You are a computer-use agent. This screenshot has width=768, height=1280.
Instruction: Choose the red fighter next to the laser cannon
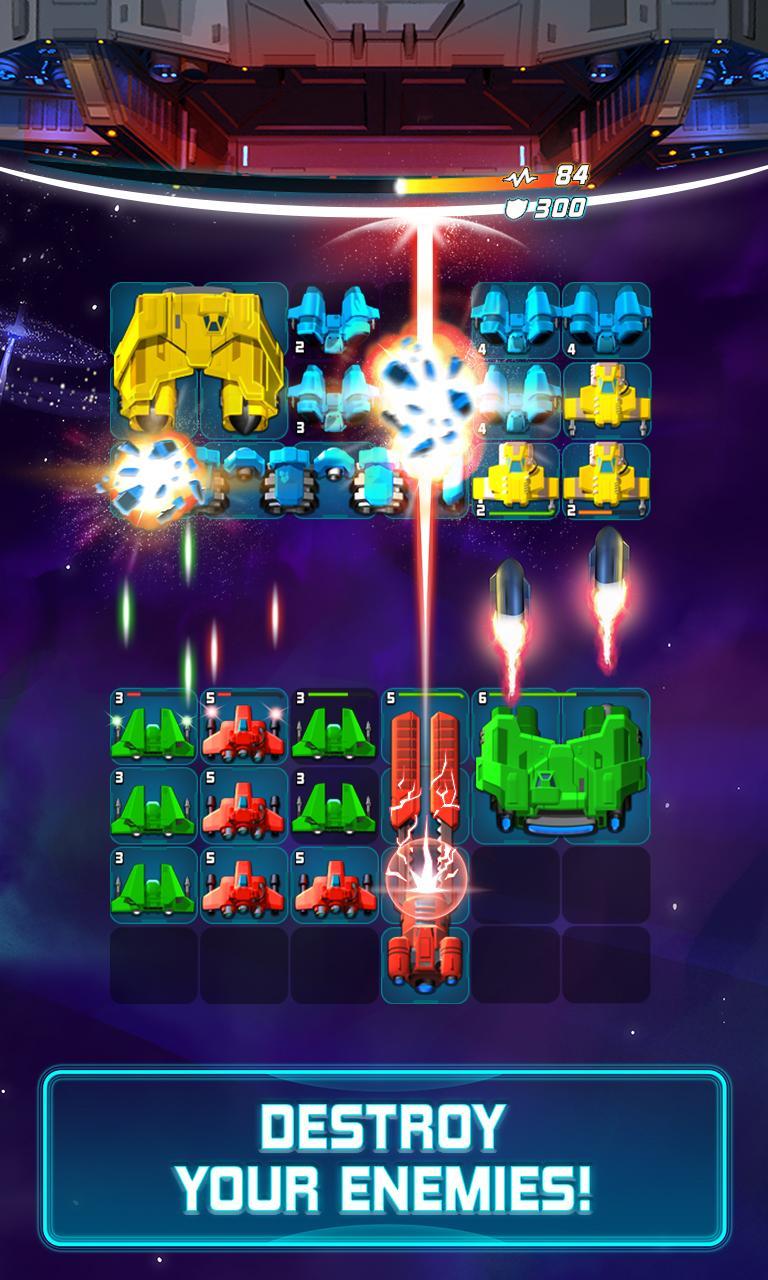(x=334, y=887)
